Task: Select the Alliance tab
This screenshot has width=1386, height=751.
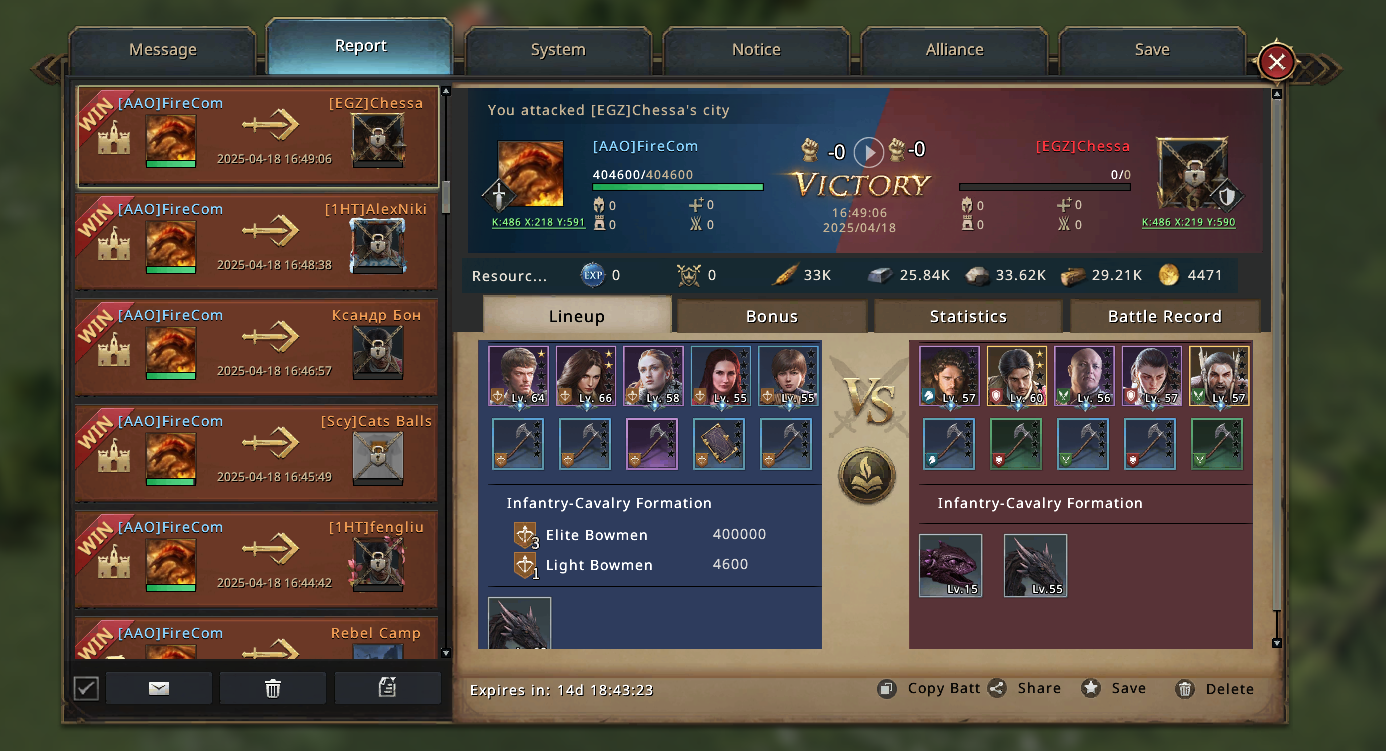Action: [954, 50]
